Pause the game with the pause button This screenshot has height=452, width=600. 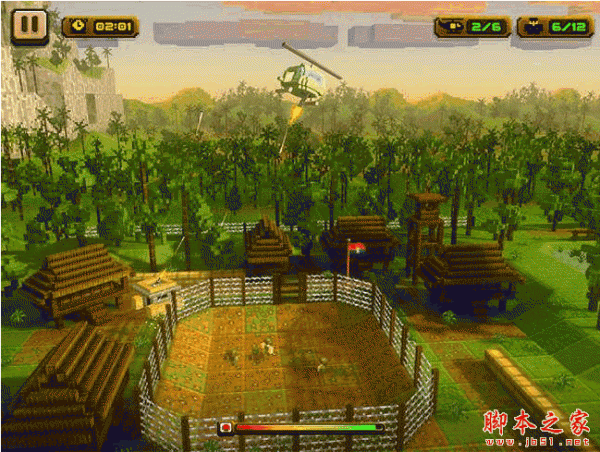(30, 25)
